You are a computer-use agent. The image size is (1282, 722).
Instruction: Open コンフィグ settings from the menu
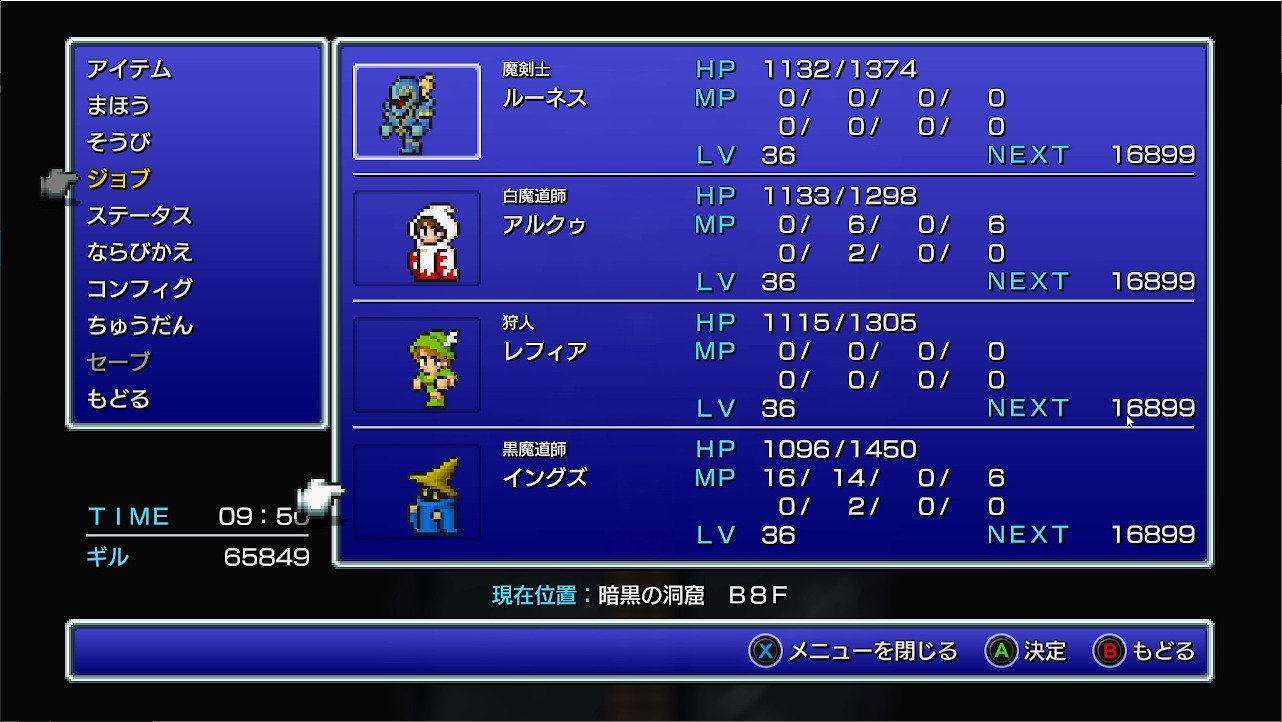tap(140, 290)
